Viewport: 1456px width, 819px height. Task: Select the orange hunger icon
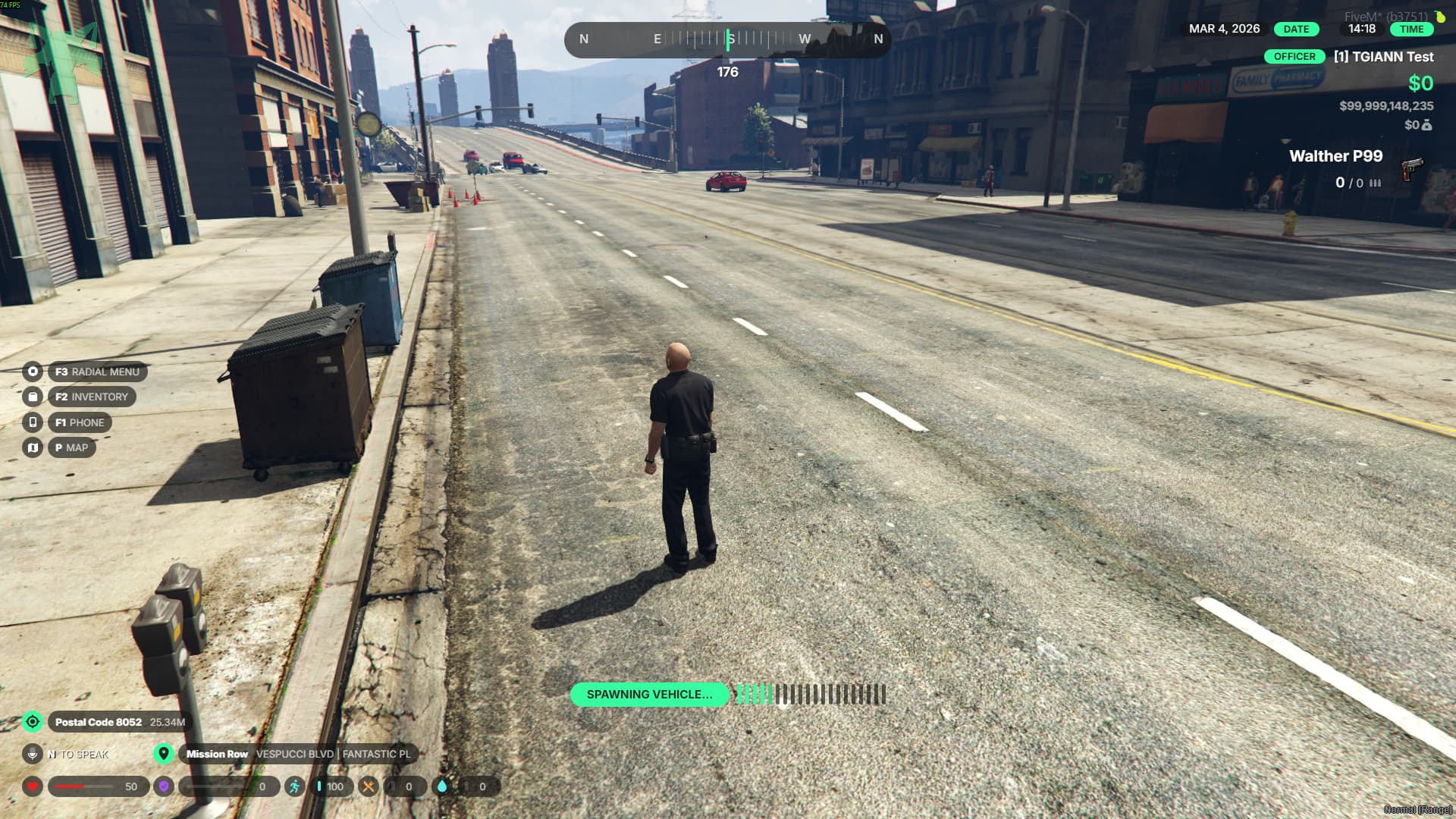368,786
